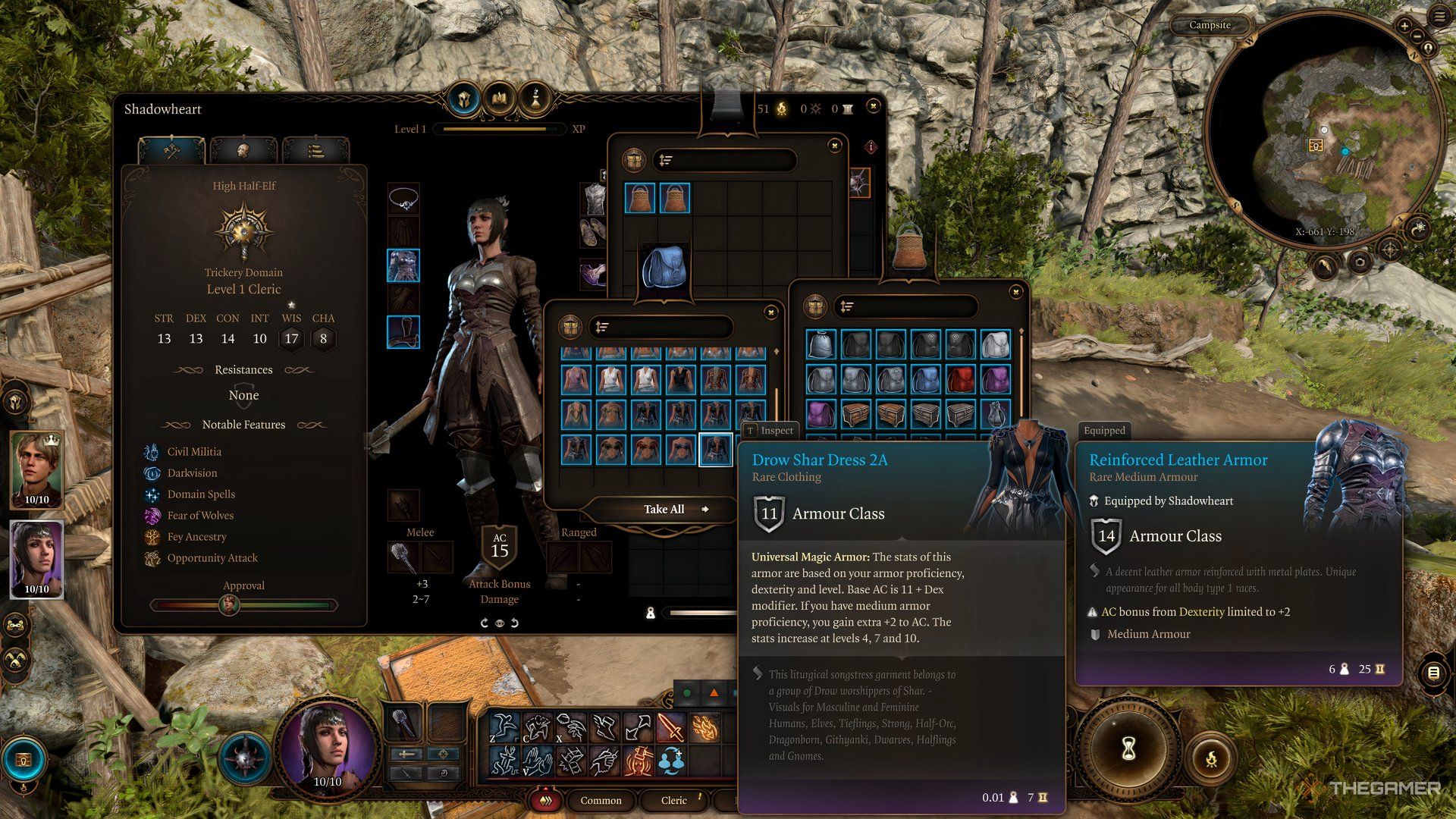
Task: Close the character sheet window
Action: pyautogui.click(x=874, y=105)
